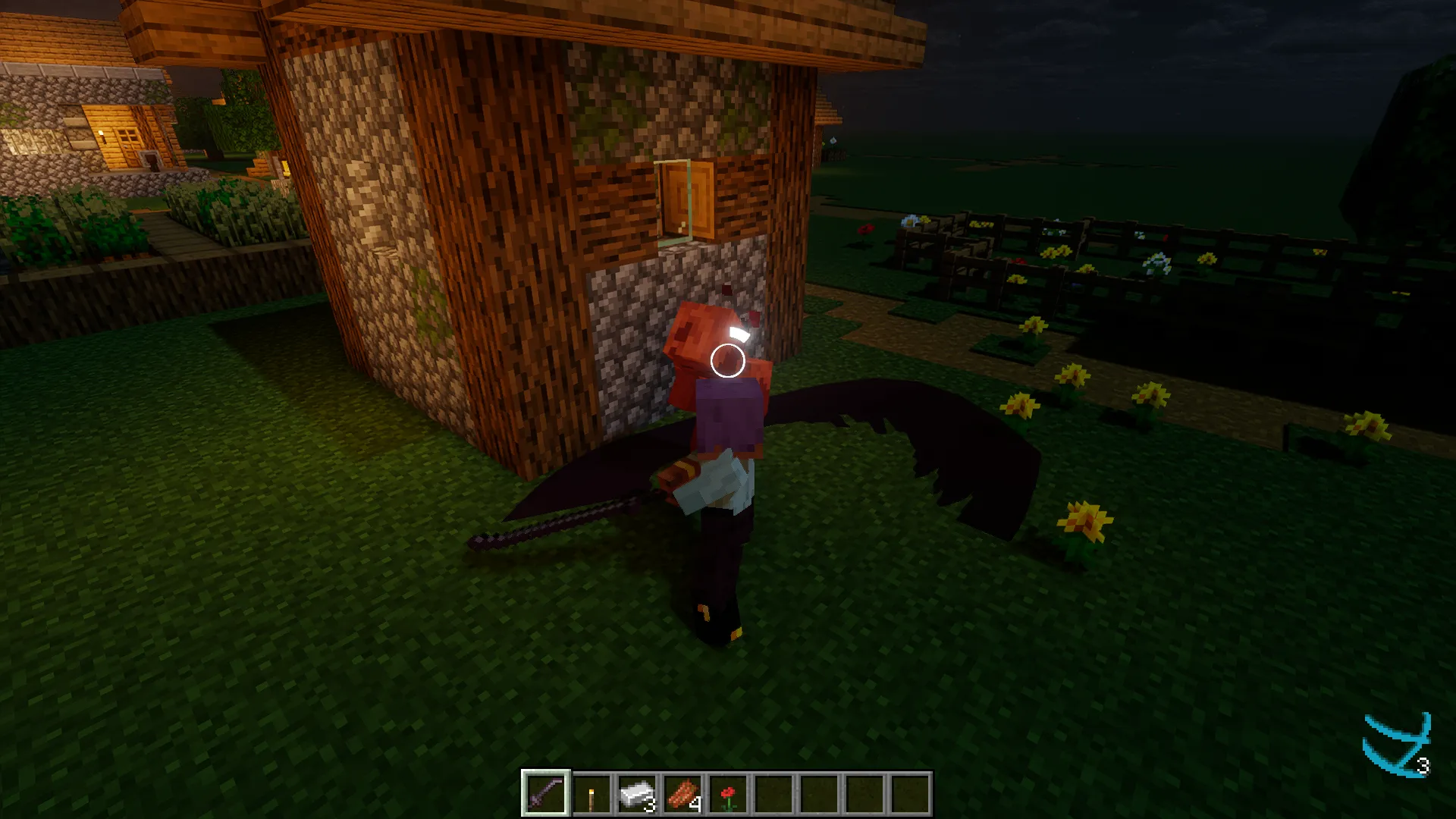
Task: Select the stack of 4 cooked porkchops
Action: [684, 794]
